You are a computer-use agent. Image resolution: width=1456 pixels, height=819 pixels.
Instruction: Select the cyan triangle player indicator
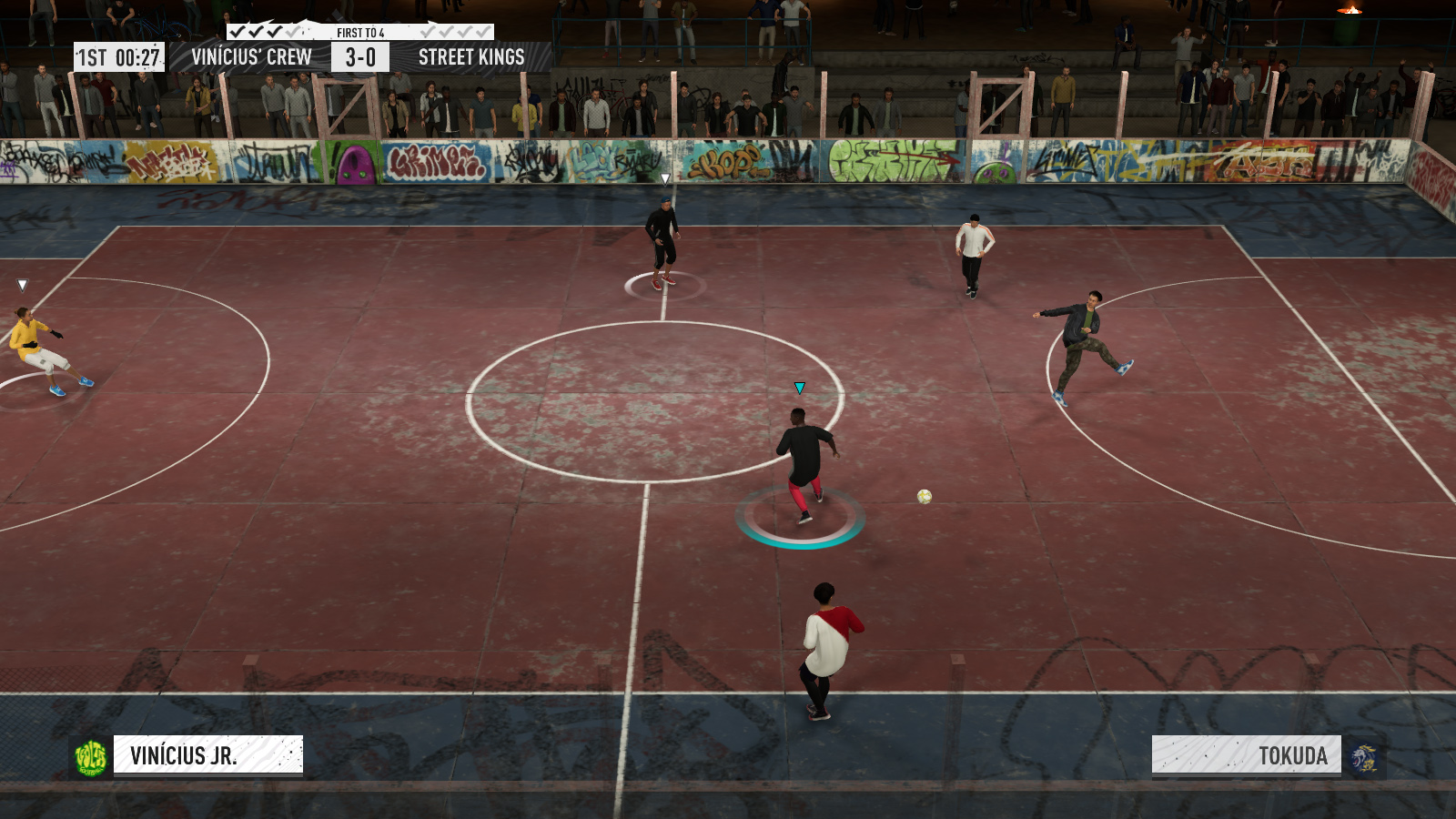point(799,387)
